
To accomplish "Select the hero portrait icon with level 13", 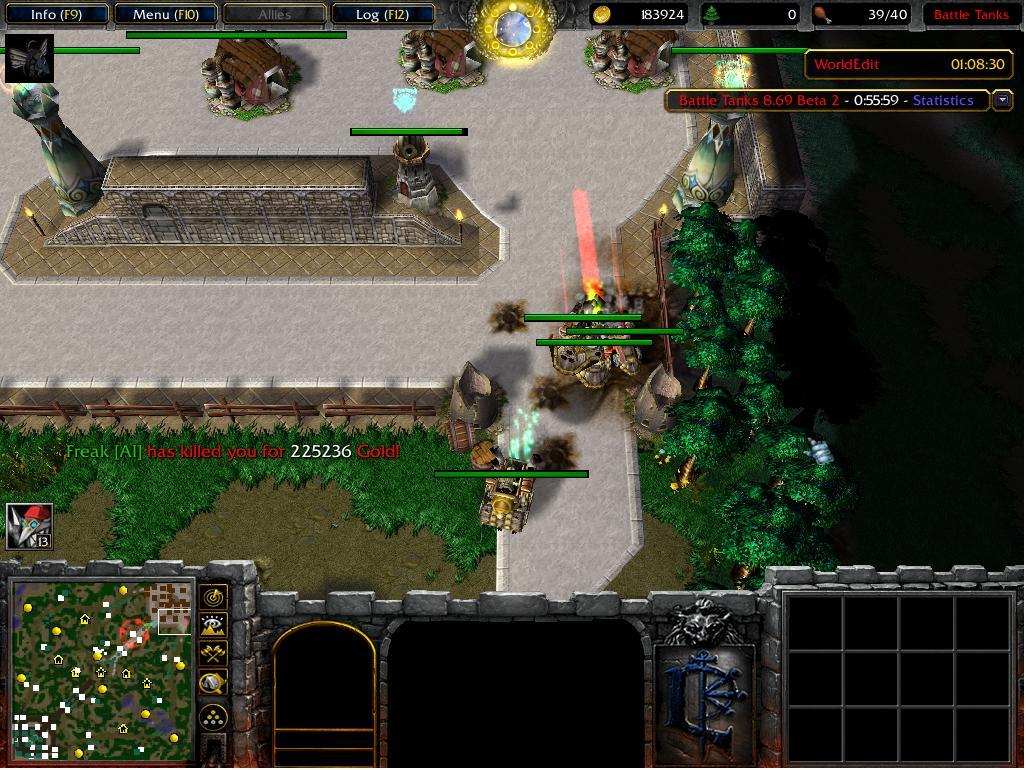I will click(x=29, y=526).
